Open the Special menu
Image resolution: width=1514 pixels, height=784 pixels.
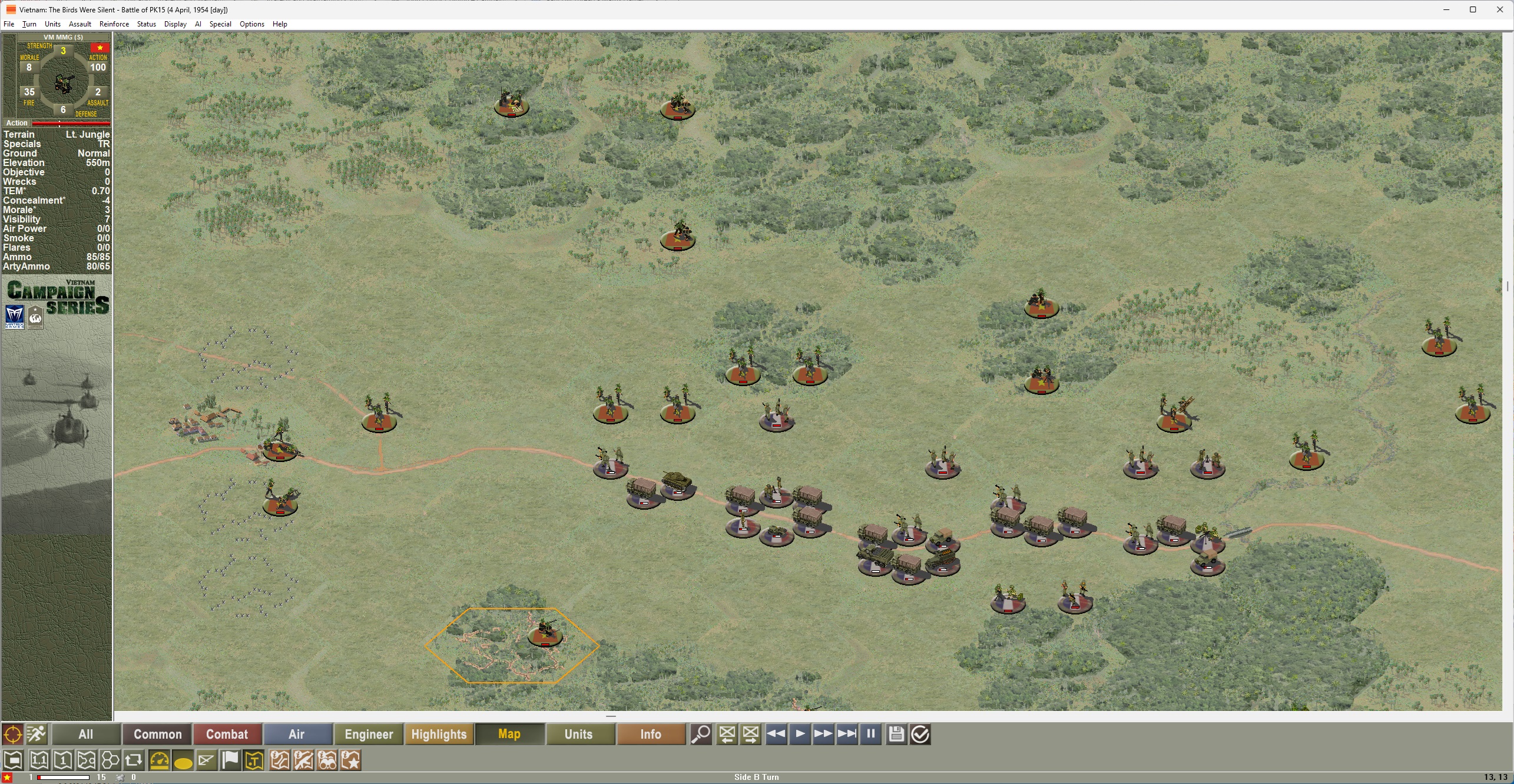click(x=220, y=24)
